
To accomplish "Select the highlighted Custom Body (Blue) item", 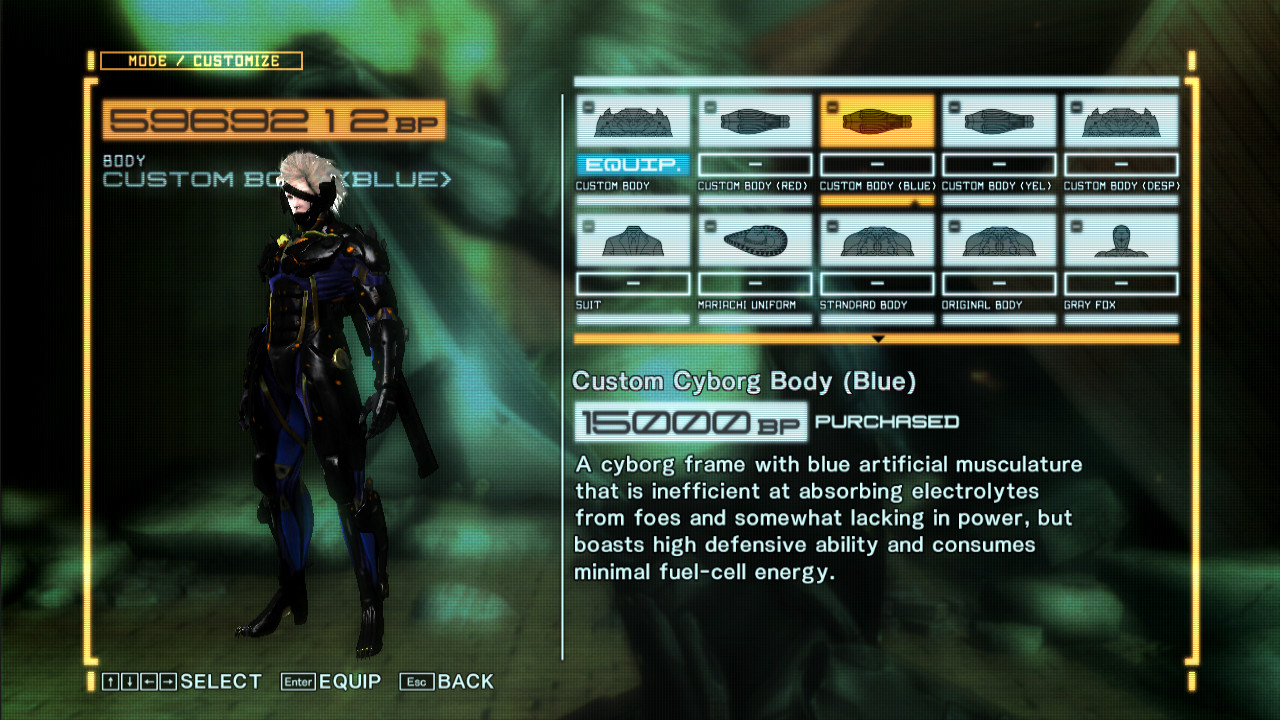I will click(876, 119).
